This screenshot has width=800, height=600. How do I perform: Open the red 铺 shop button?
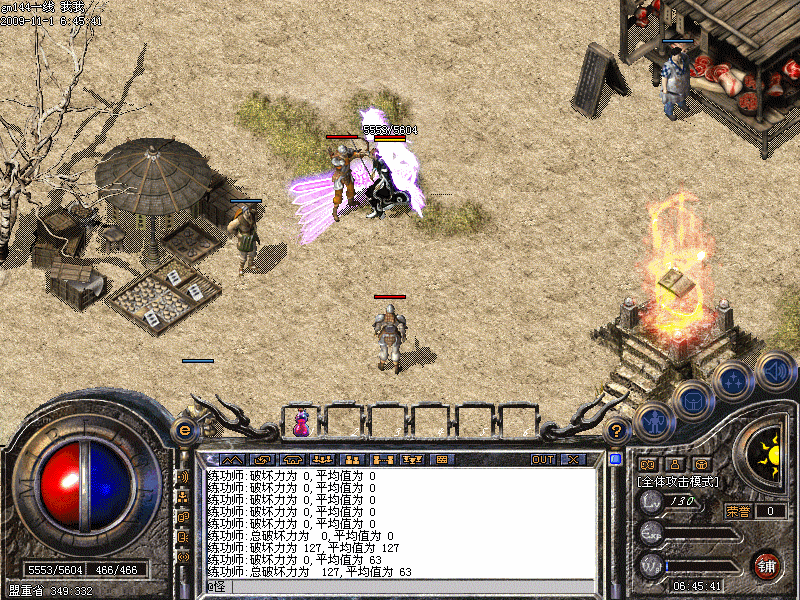766,565
